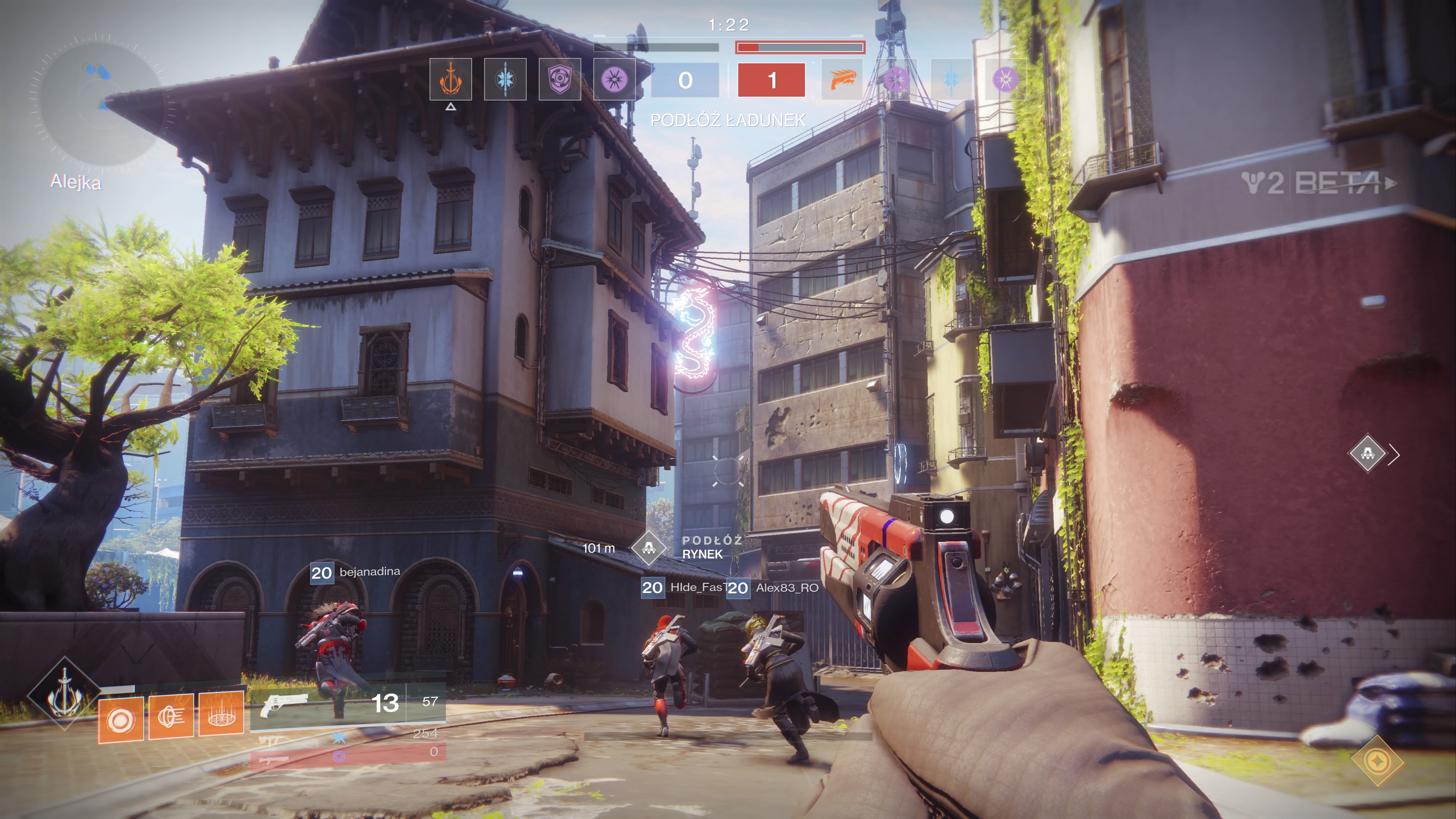Screen dimensions: 1456x819
Task: Click the orange diamond icon in the corner
Action: tap(1378, 761)
